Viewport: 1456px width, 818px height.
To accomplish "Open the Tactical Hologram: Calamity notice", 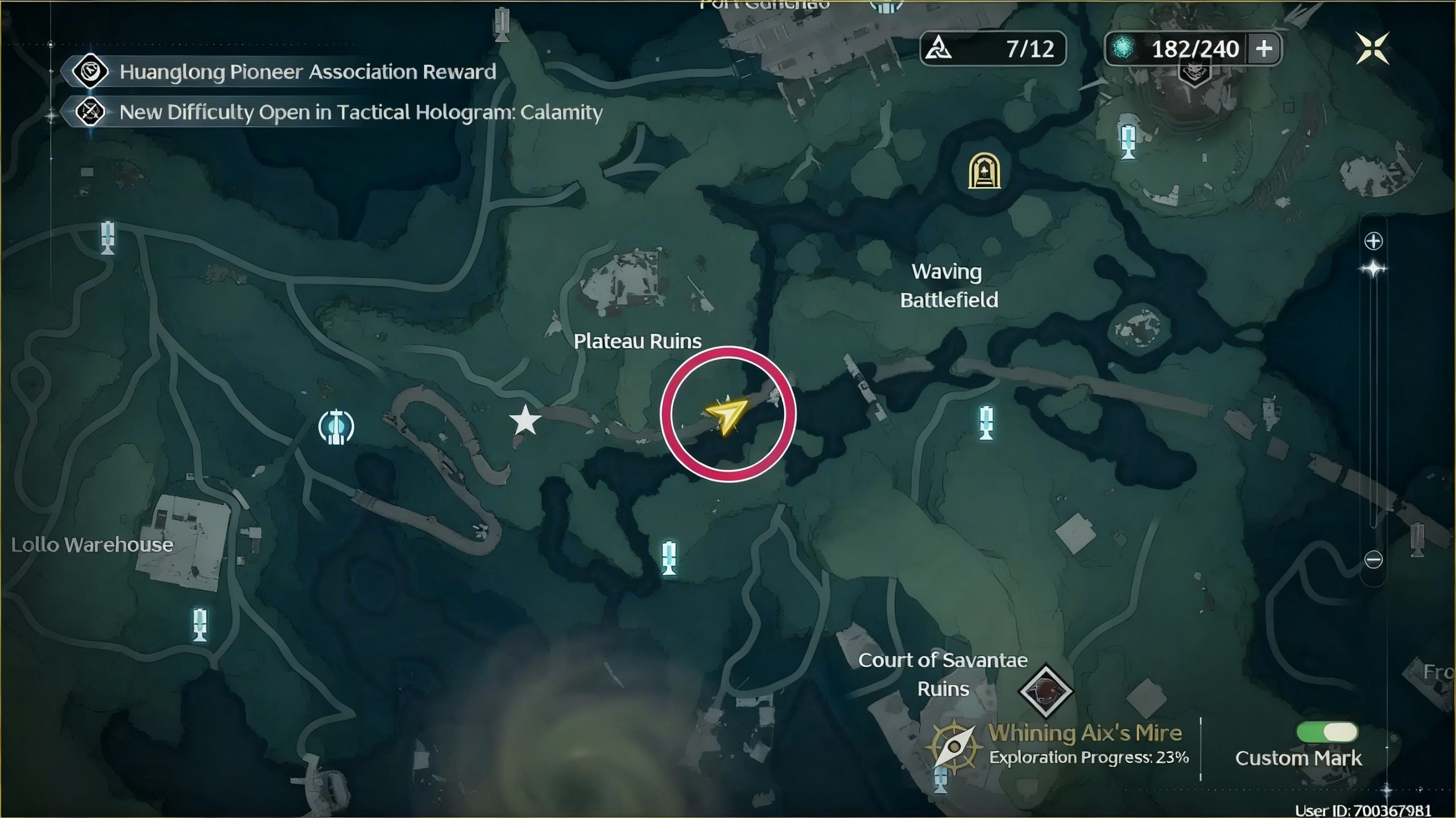I will point(360,112).
